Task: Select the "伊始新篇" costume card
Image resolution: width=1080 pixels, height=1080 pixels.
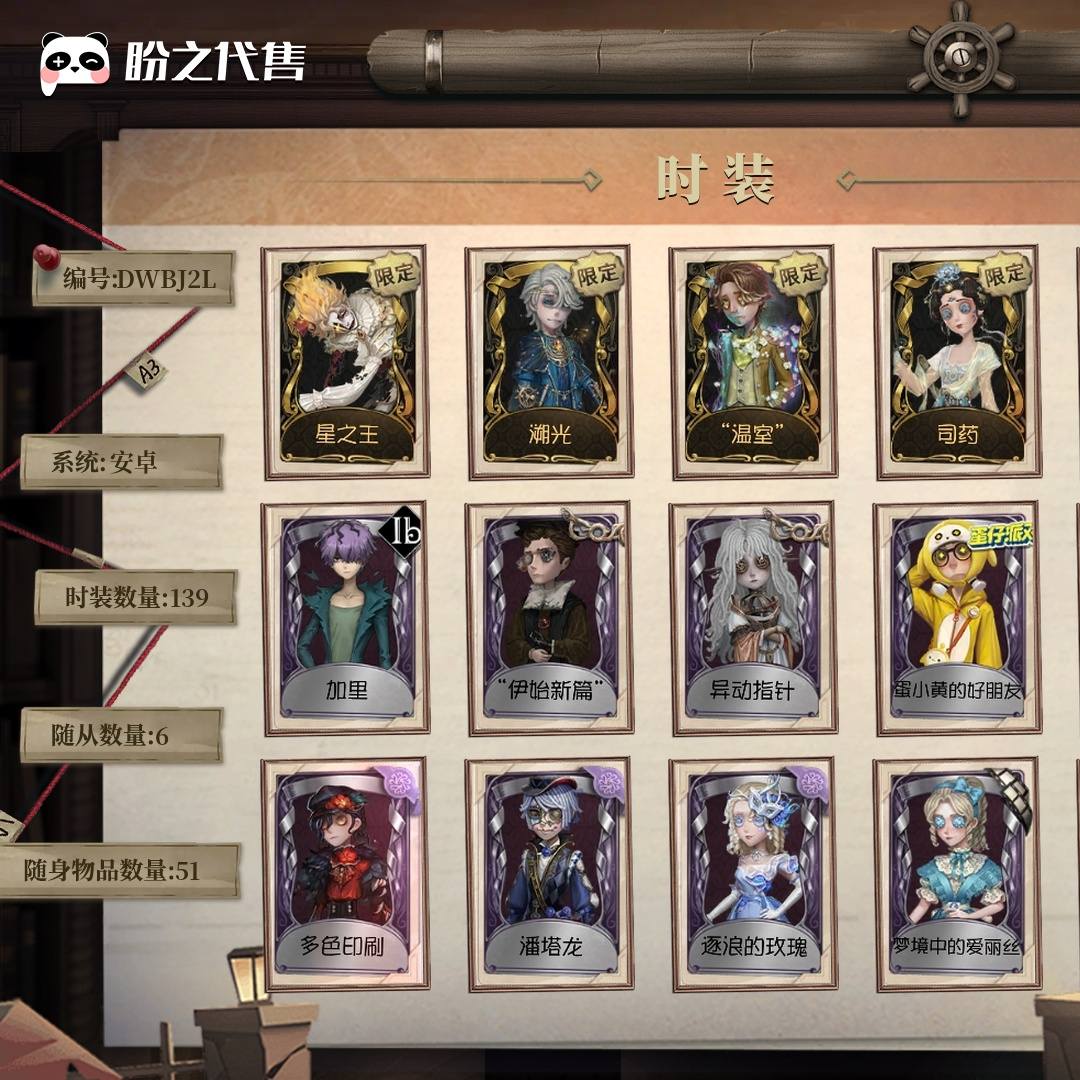Action: click(x=549, y=618)
